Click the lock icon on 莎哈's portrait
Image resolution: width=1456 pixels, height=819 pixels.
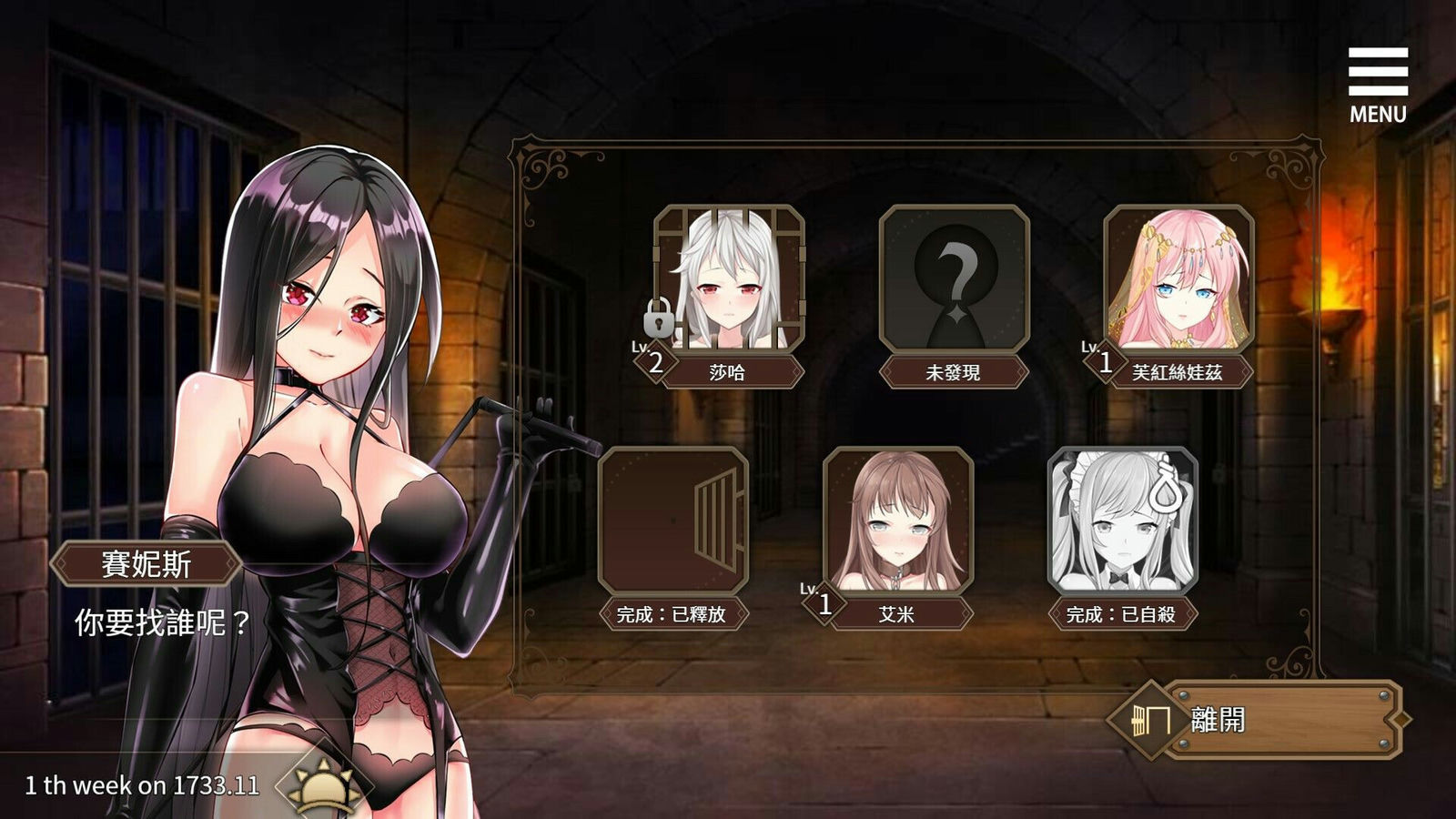click(658, 320)
